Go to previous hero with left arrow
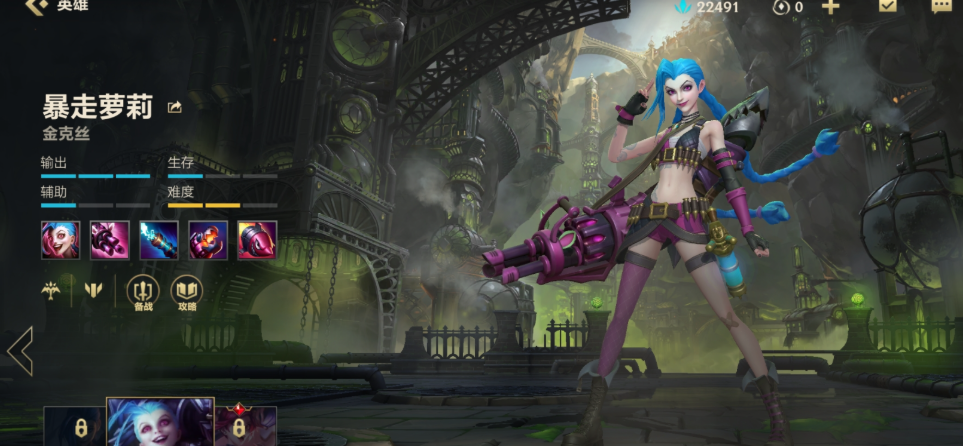Screen dimensions: 963x446 tap(20, 350)
